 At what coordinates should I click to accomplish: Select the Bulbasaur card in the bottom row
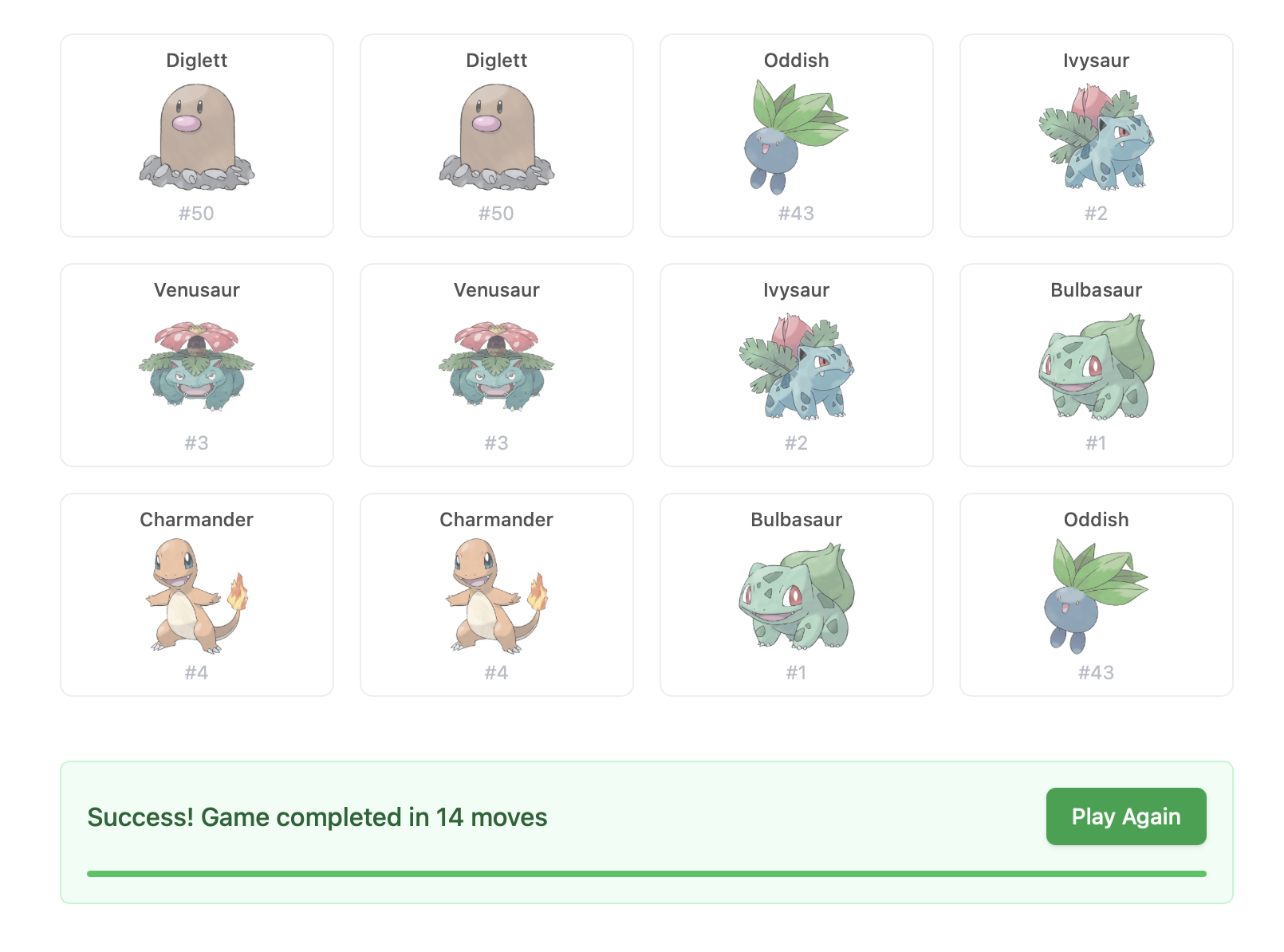pos(796,594)
